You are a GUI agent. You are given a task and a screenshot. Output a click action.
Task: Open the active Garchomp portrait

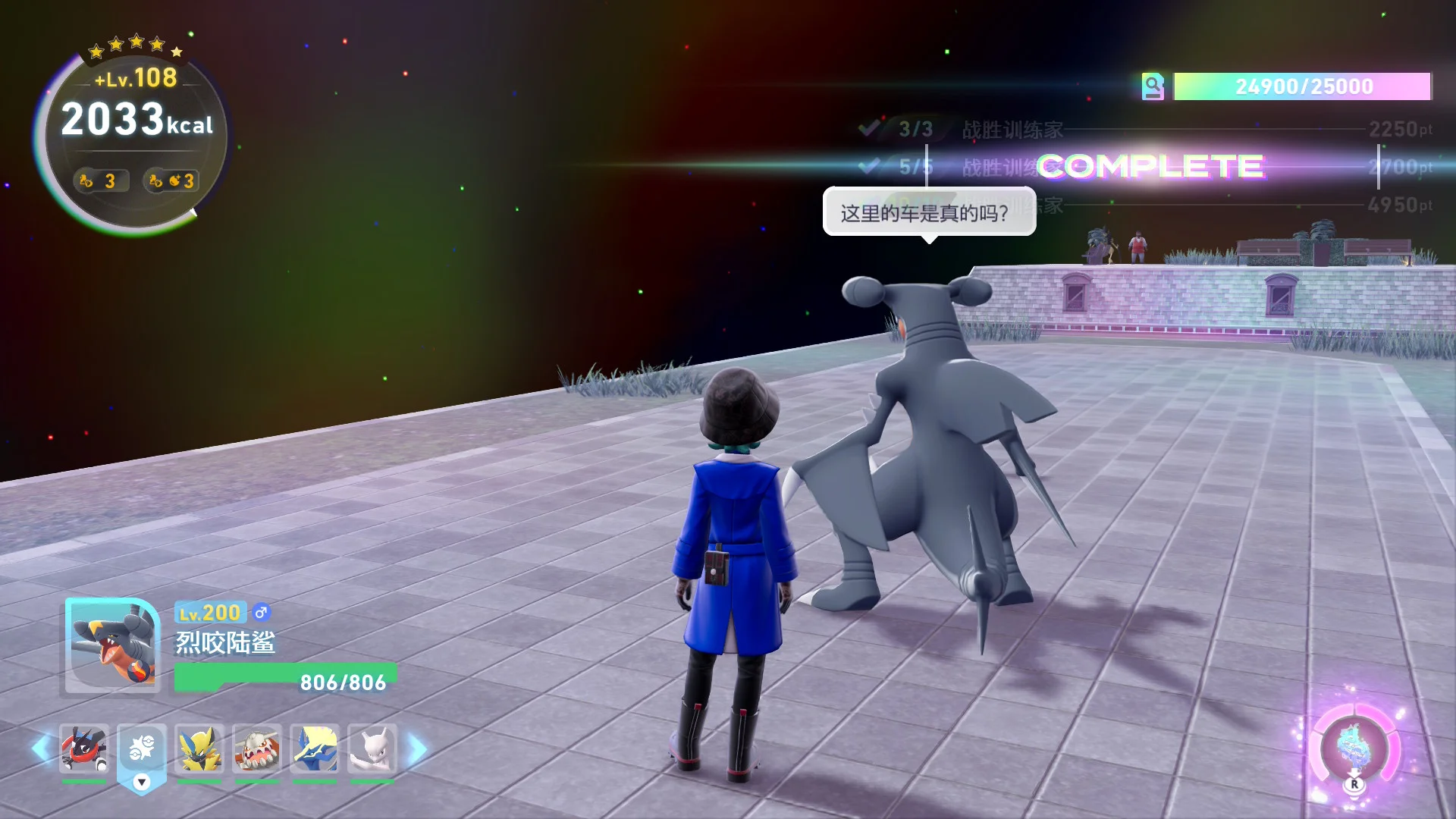coord(112,645)
